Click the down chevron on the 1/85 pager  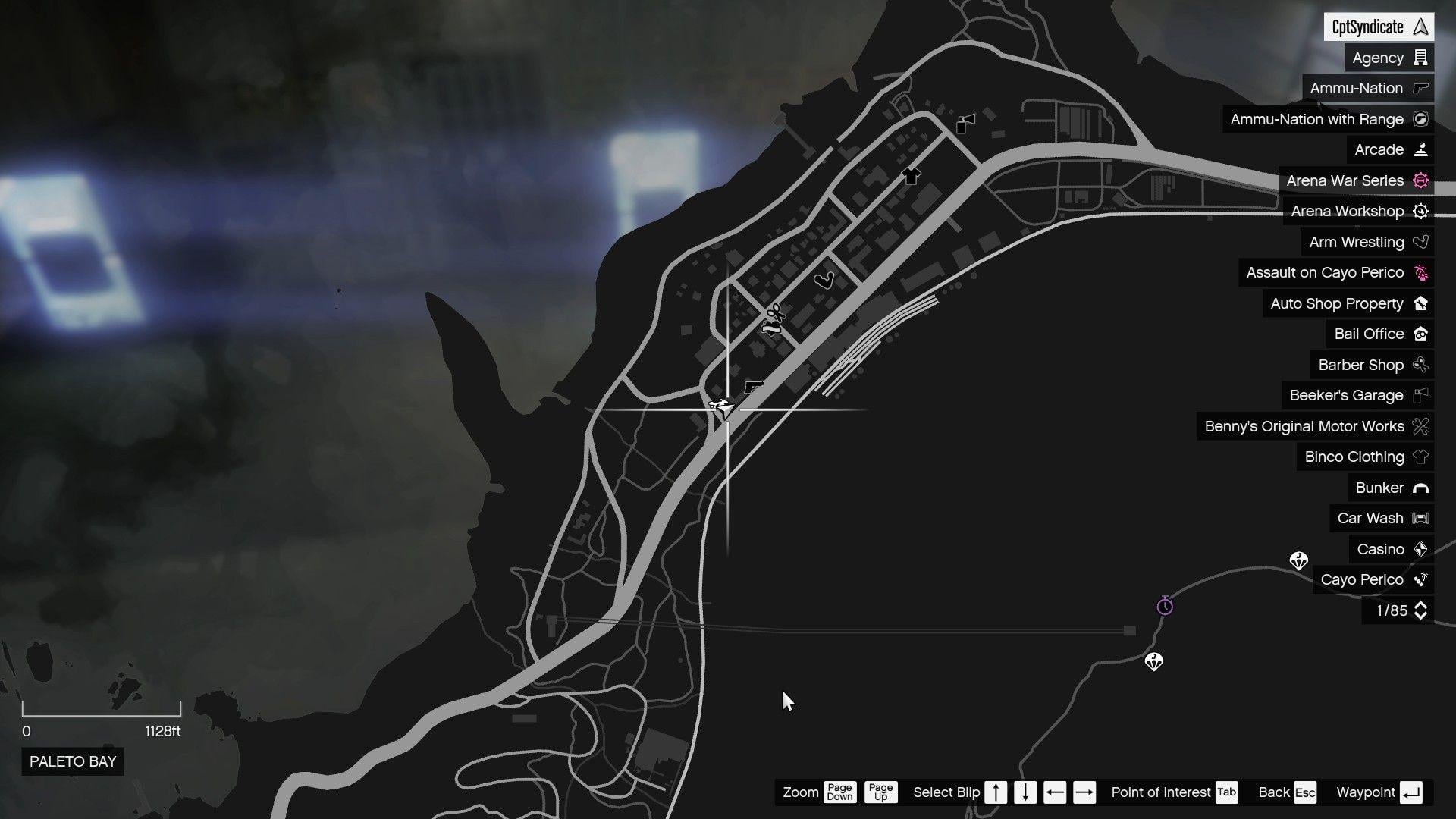pyautogui.click(x=1422, y=615)
